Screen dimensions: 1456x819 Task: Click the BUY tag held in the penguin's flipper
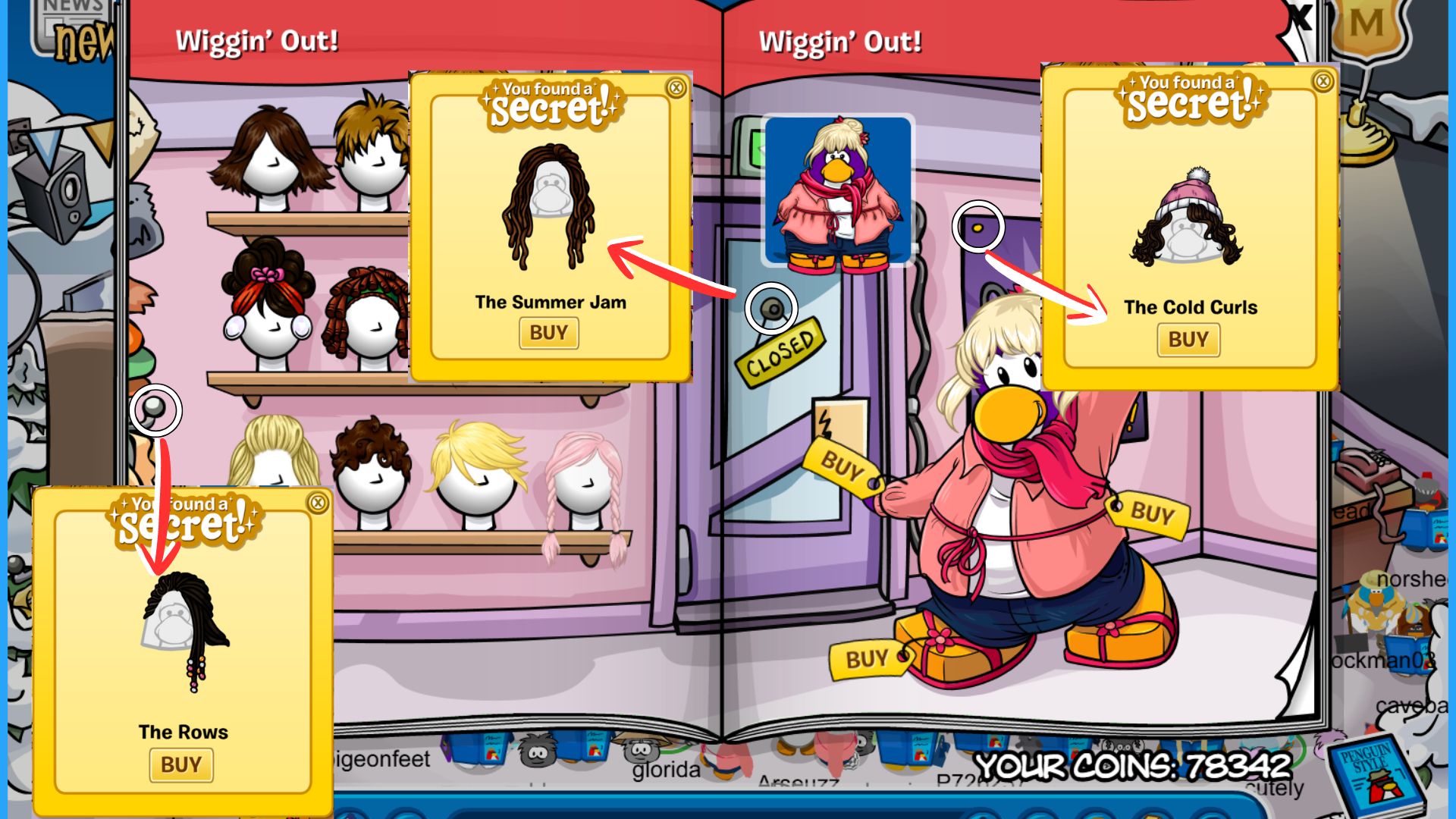(842, 465)
